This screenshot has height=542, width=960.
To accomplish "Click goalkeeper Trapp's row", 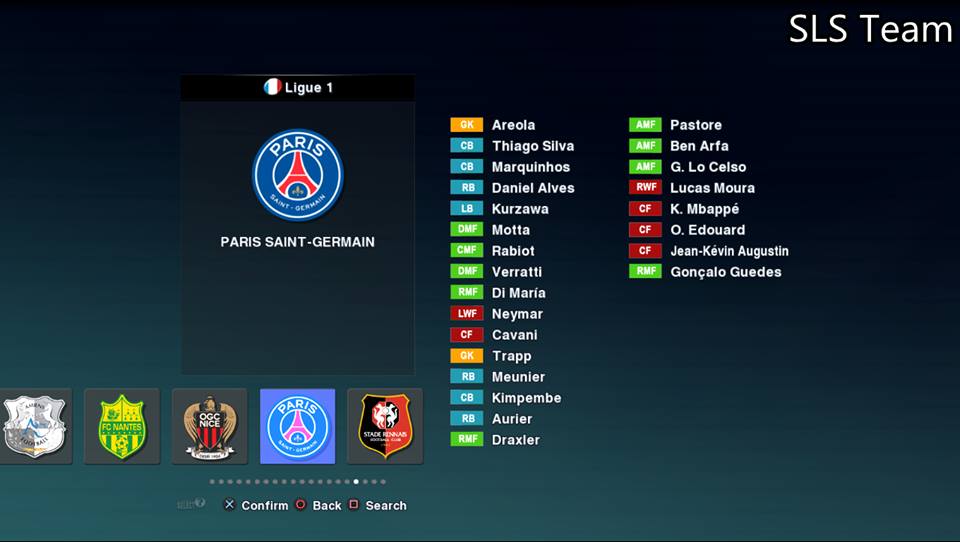I will coord(511,356).
